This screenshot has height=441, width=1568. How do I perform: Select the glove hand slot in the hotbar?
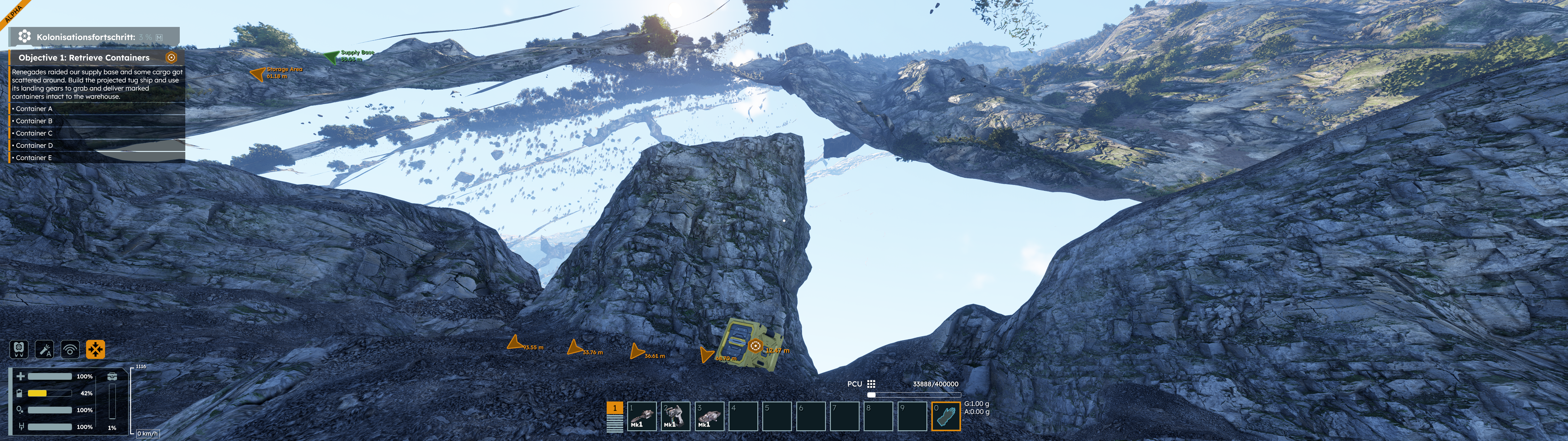pyautogui.click(x=945, y=416)
